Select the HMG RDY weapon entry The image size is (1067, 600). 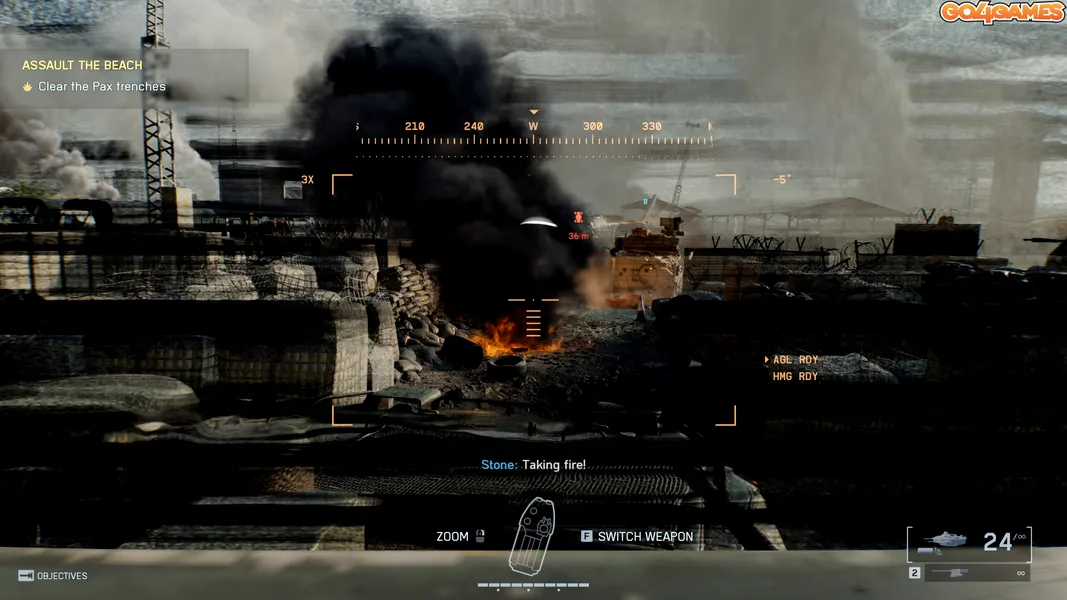pos(795,377)
